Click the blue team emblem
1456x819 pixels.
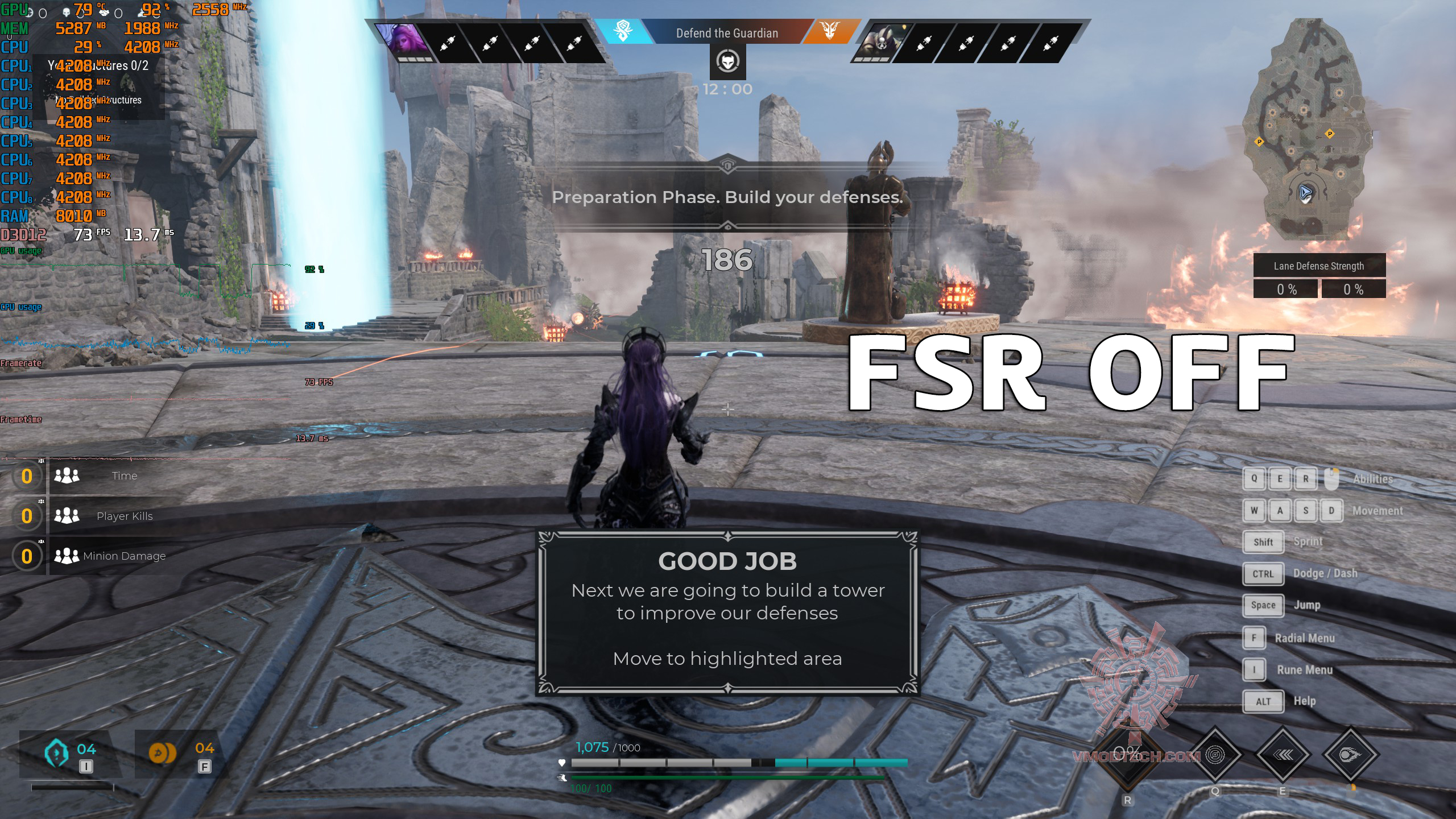623,31
